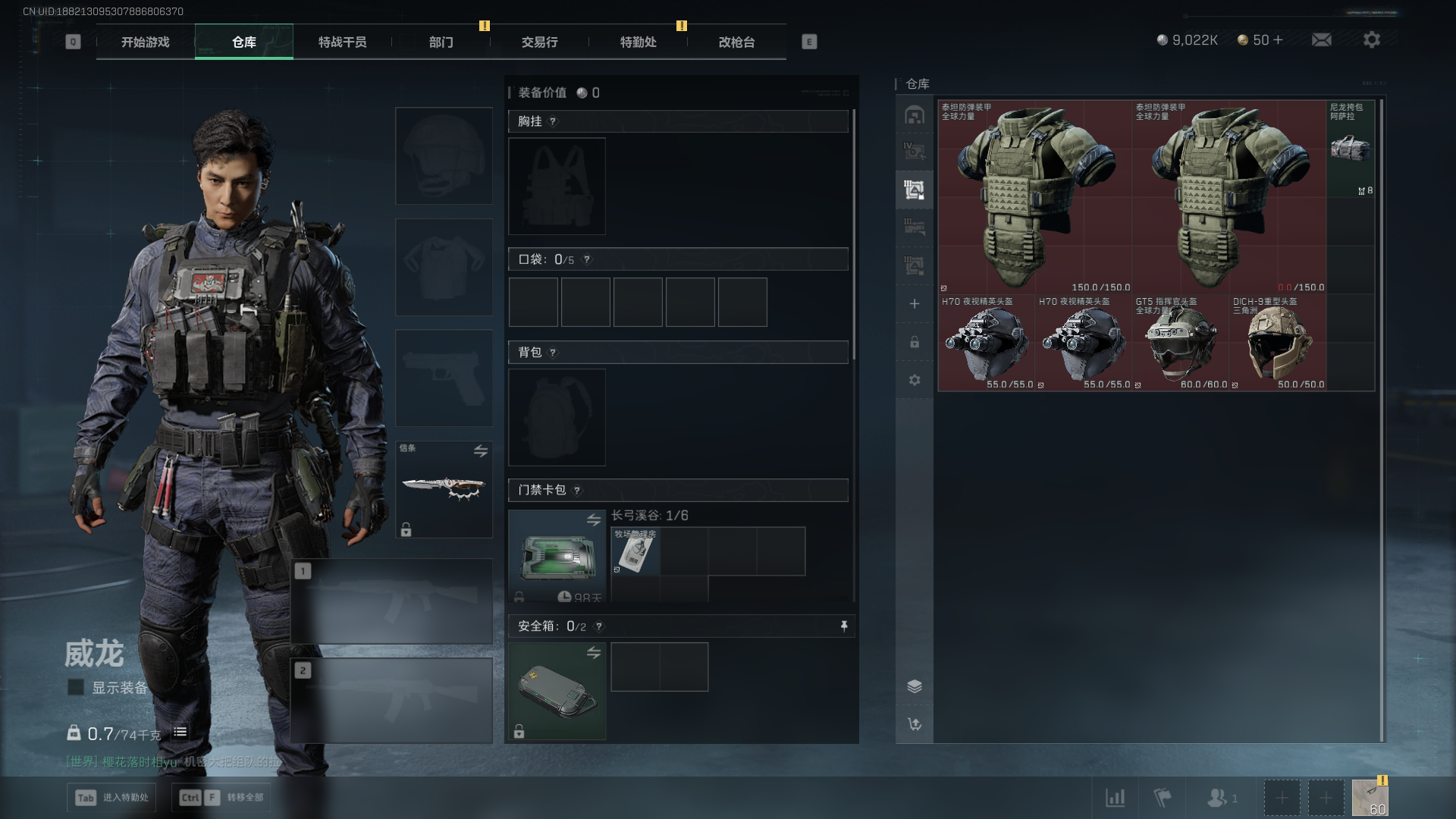The height and width of the screenshot is (819, 1456).
Task: Click the 转移全部 transfer all button
Action: pos(221,797)
